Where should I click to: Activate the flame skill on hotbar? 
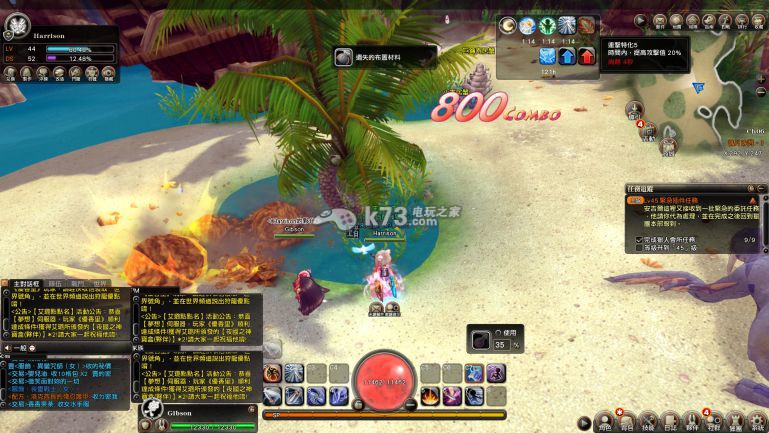(x=429, y=395)
